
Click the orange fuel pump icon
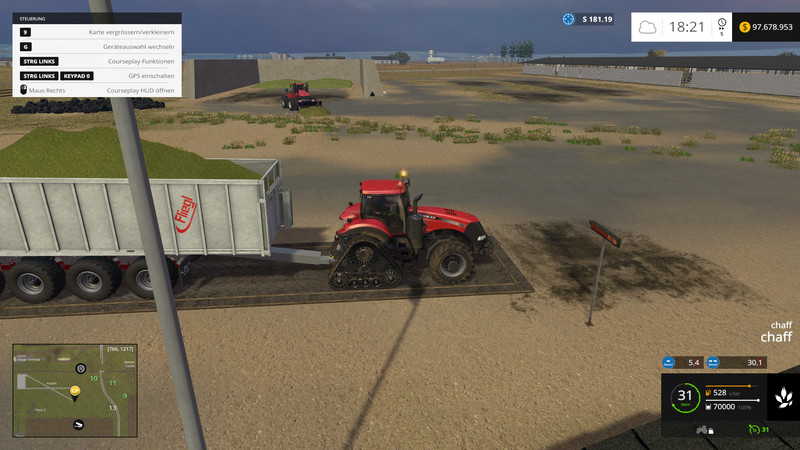coord(708,392)
